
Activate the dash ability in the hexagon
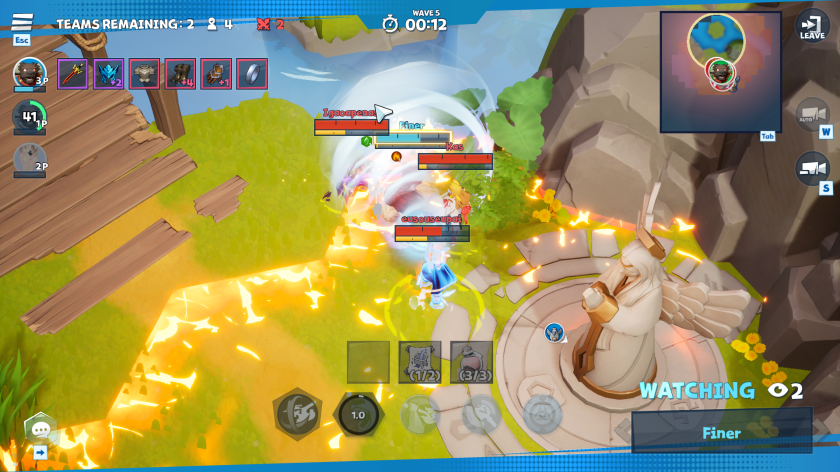click(x=296, y=412)
